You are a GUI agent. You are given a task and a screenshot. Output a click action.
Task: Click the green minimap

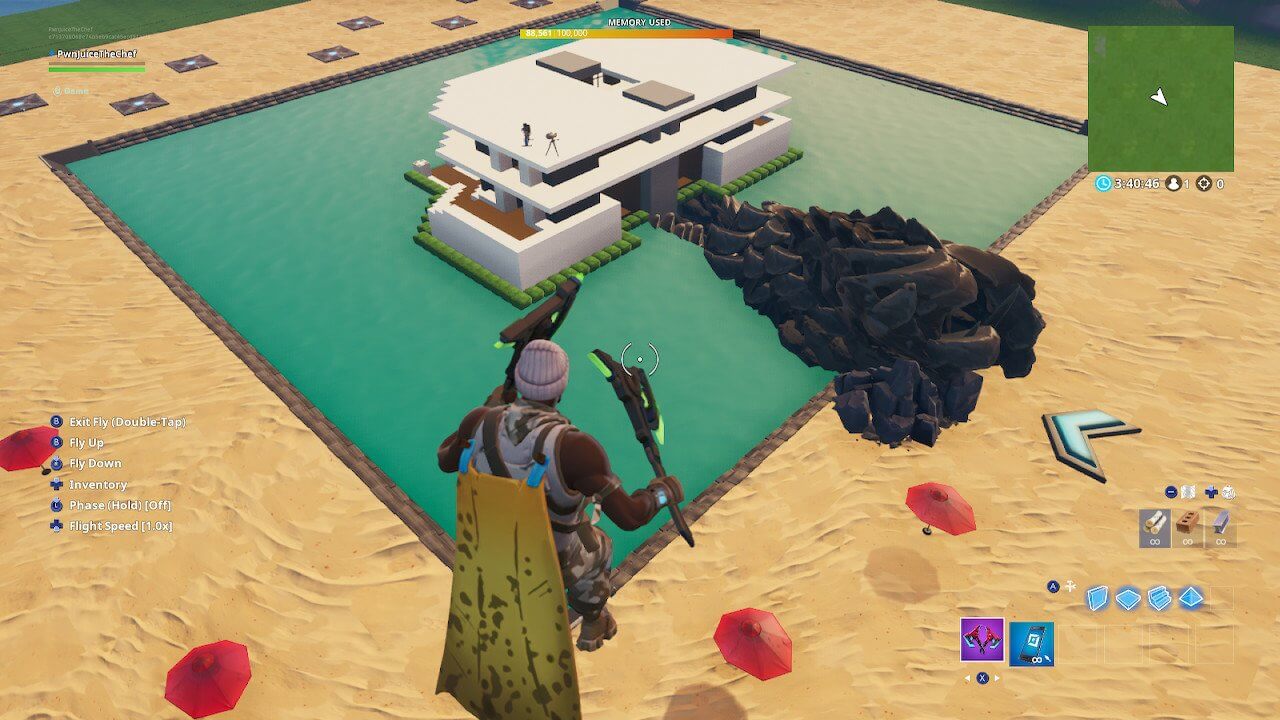click(x=1160, y=99)
